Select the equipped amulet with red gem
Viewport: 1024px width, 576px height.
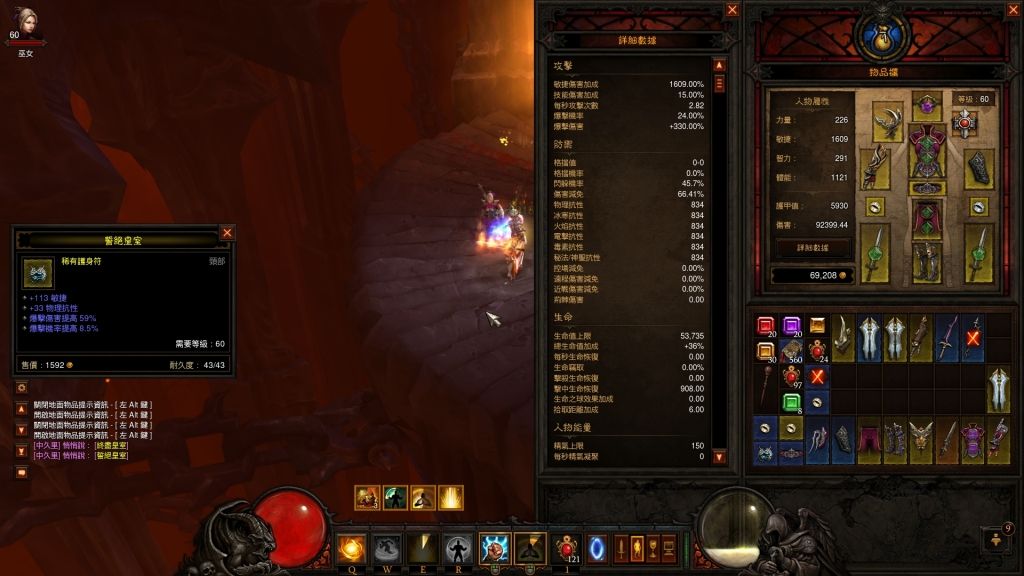tap(964, 123)
